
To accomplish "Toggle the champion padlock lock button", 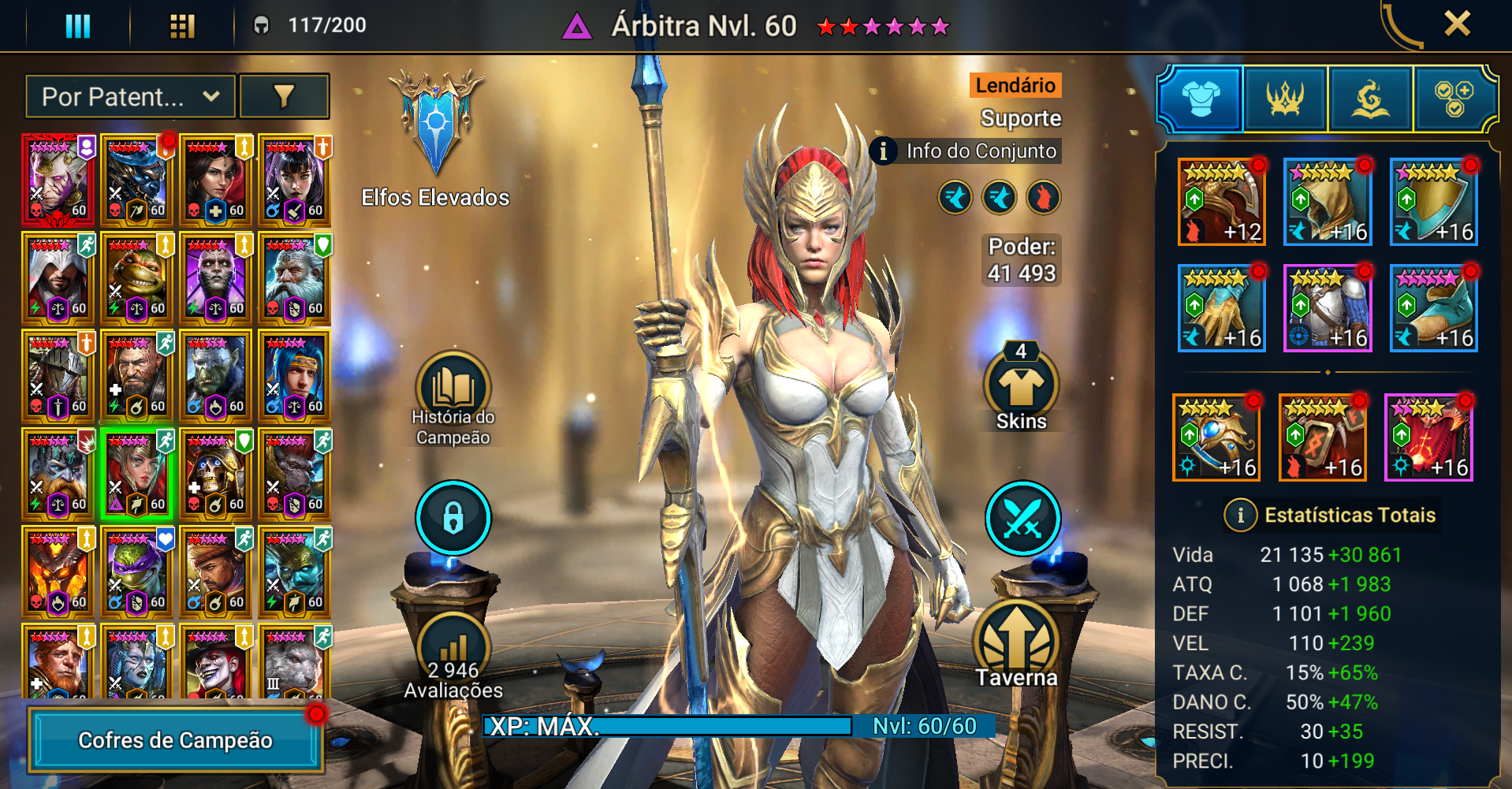I will (x=453, y=518).
